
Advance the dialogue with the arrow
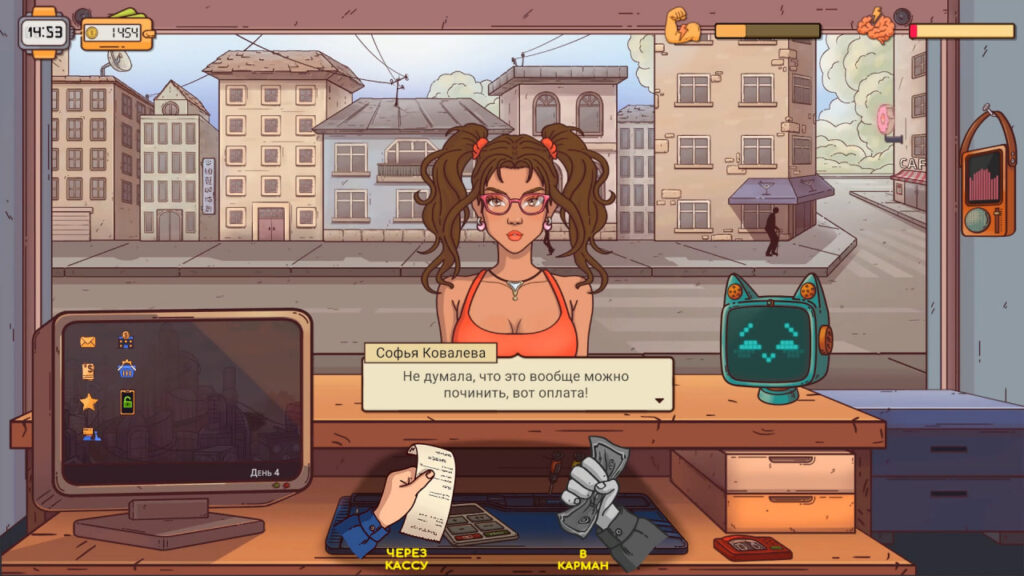click(x=659, y=400)
